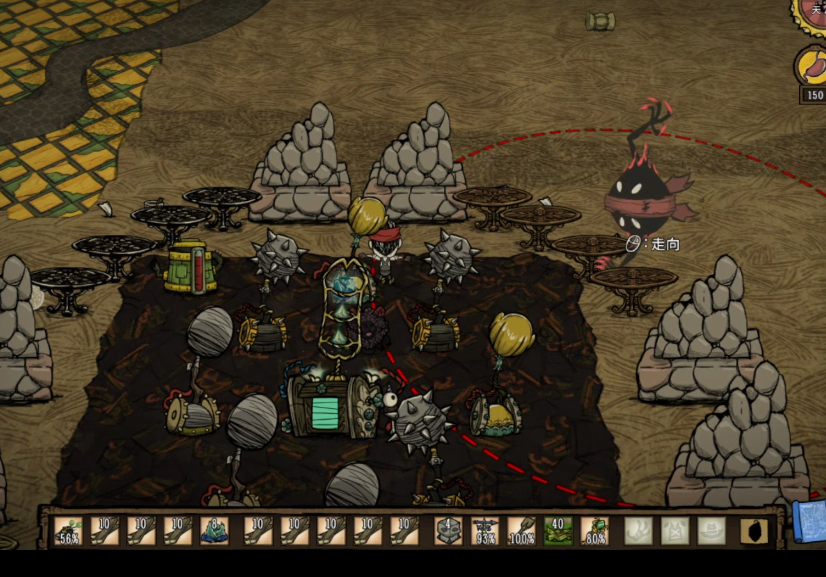Choose the weapon slot at 93% durability
826x577 pixels.
pyautogui.click(x=485, y=530)
